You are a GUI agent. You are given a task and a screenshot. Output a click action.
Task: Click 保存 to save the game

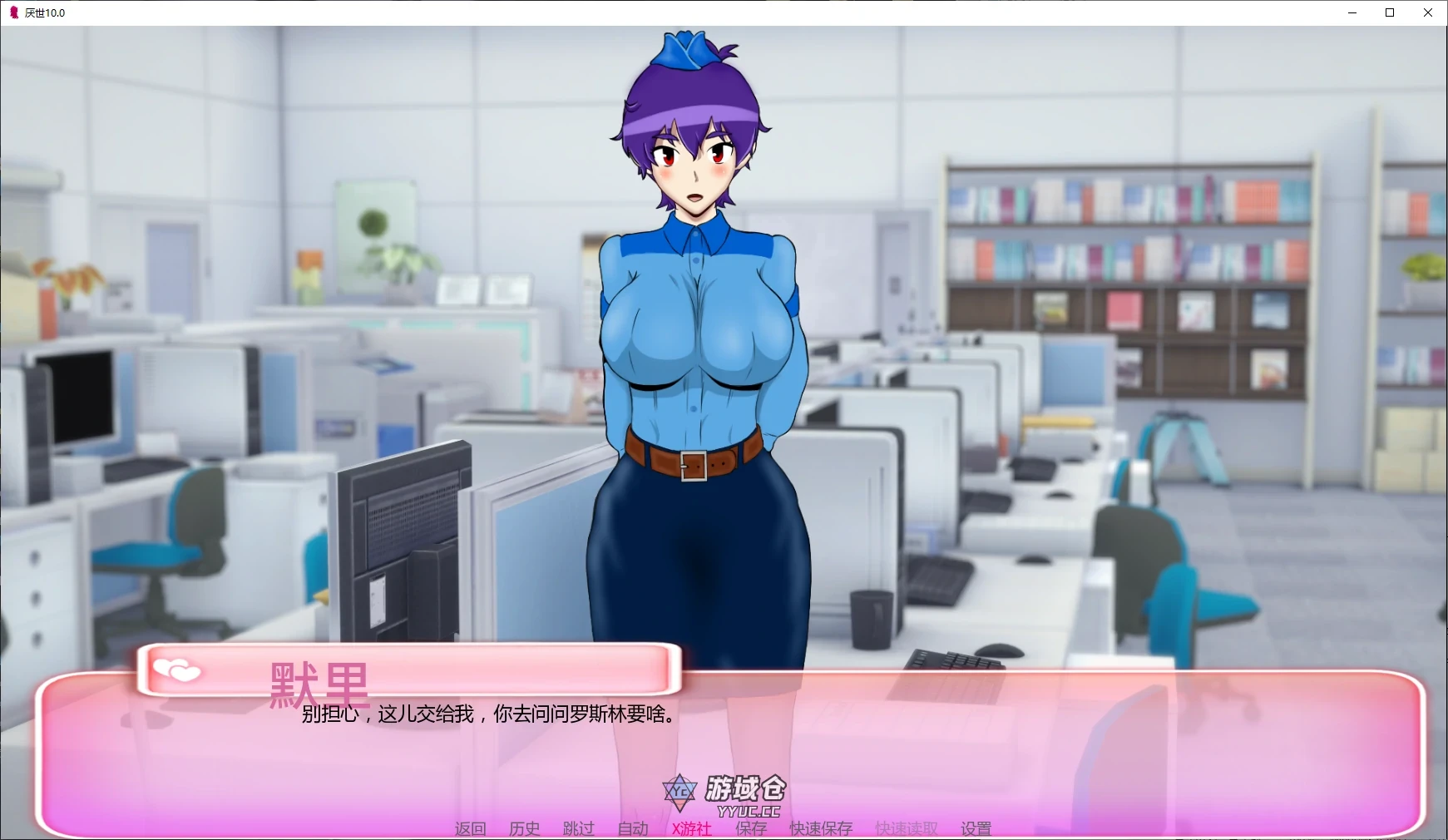750,828
